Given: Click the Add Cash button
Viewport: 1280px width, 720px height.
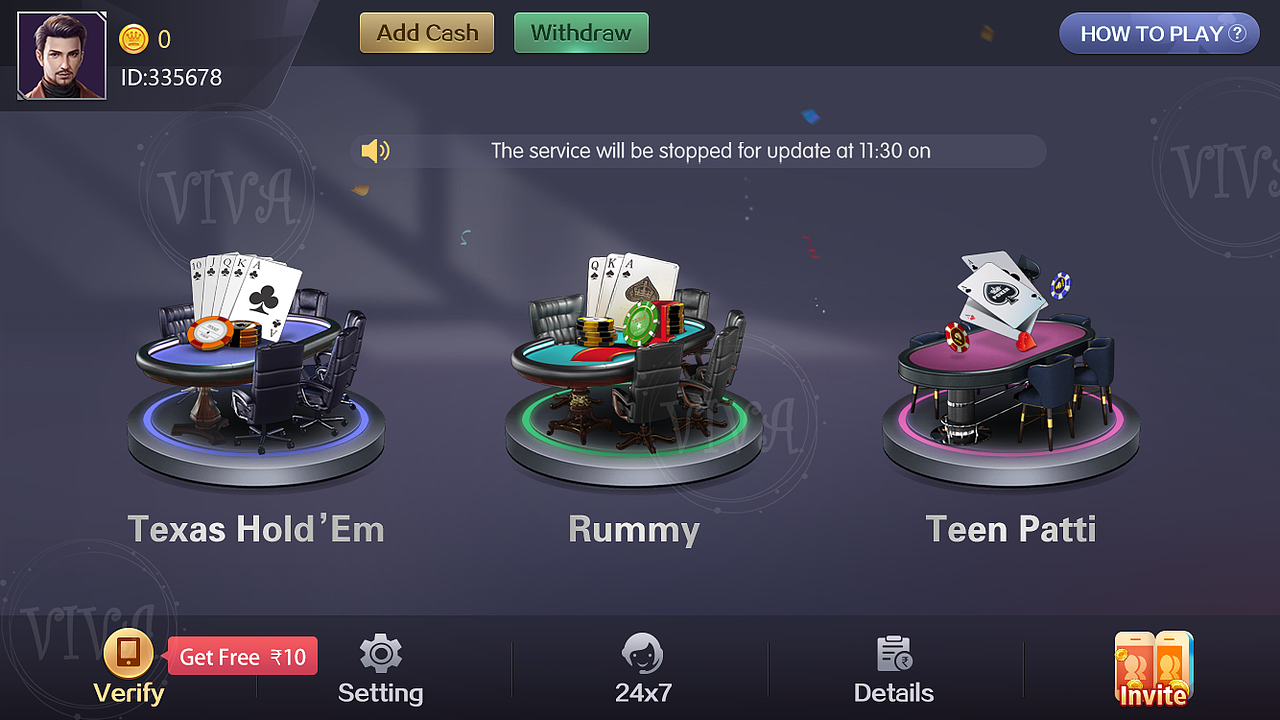Looking at the screenshot, I should click(426, 32).
